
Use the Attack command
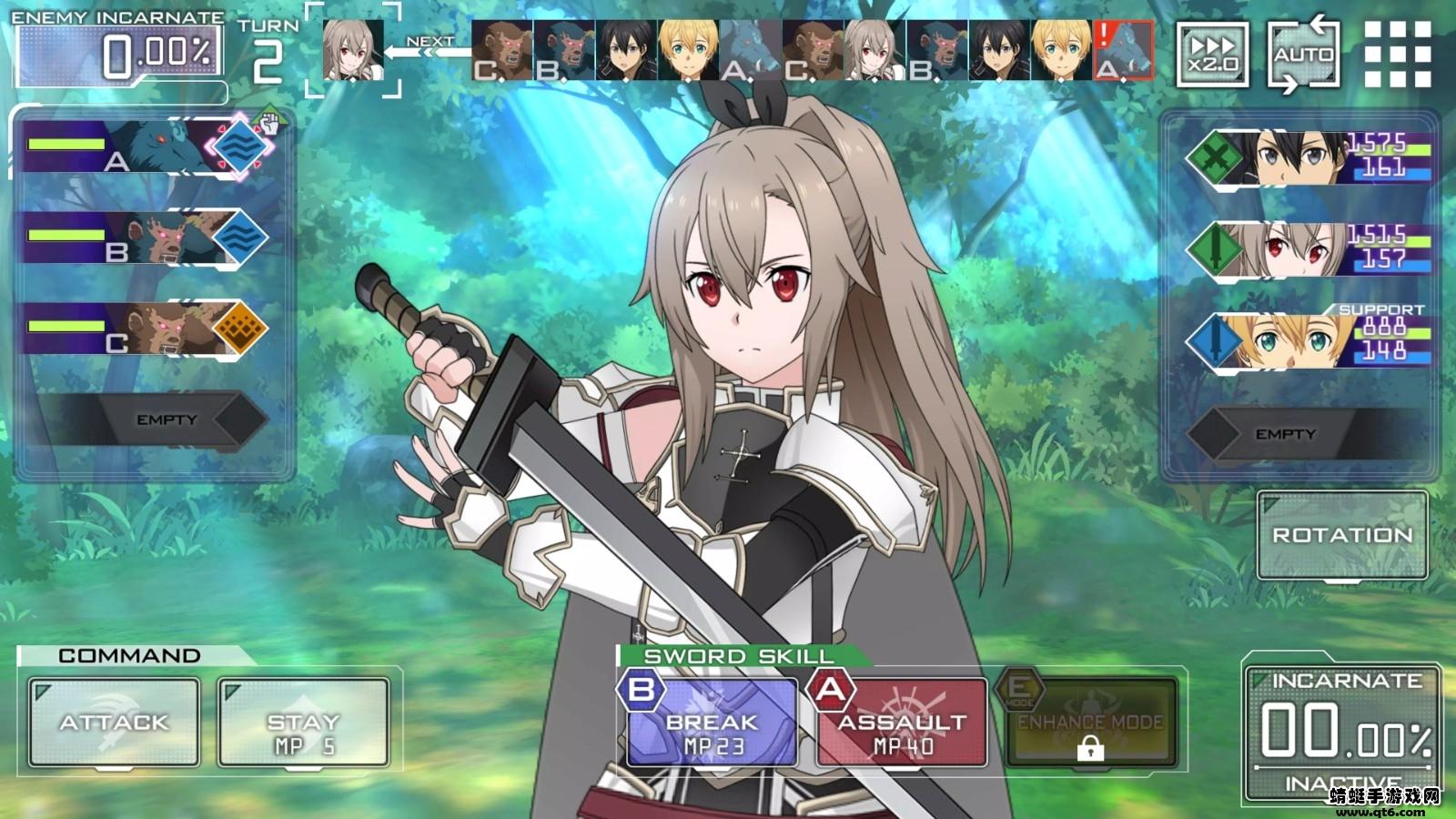114,723
